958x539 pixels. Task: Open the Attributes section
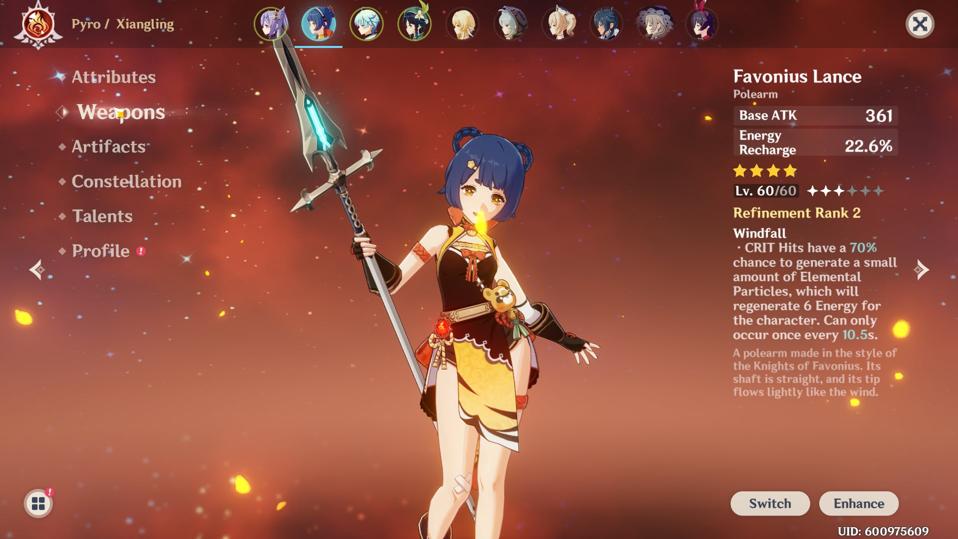[x=113, y=77]
